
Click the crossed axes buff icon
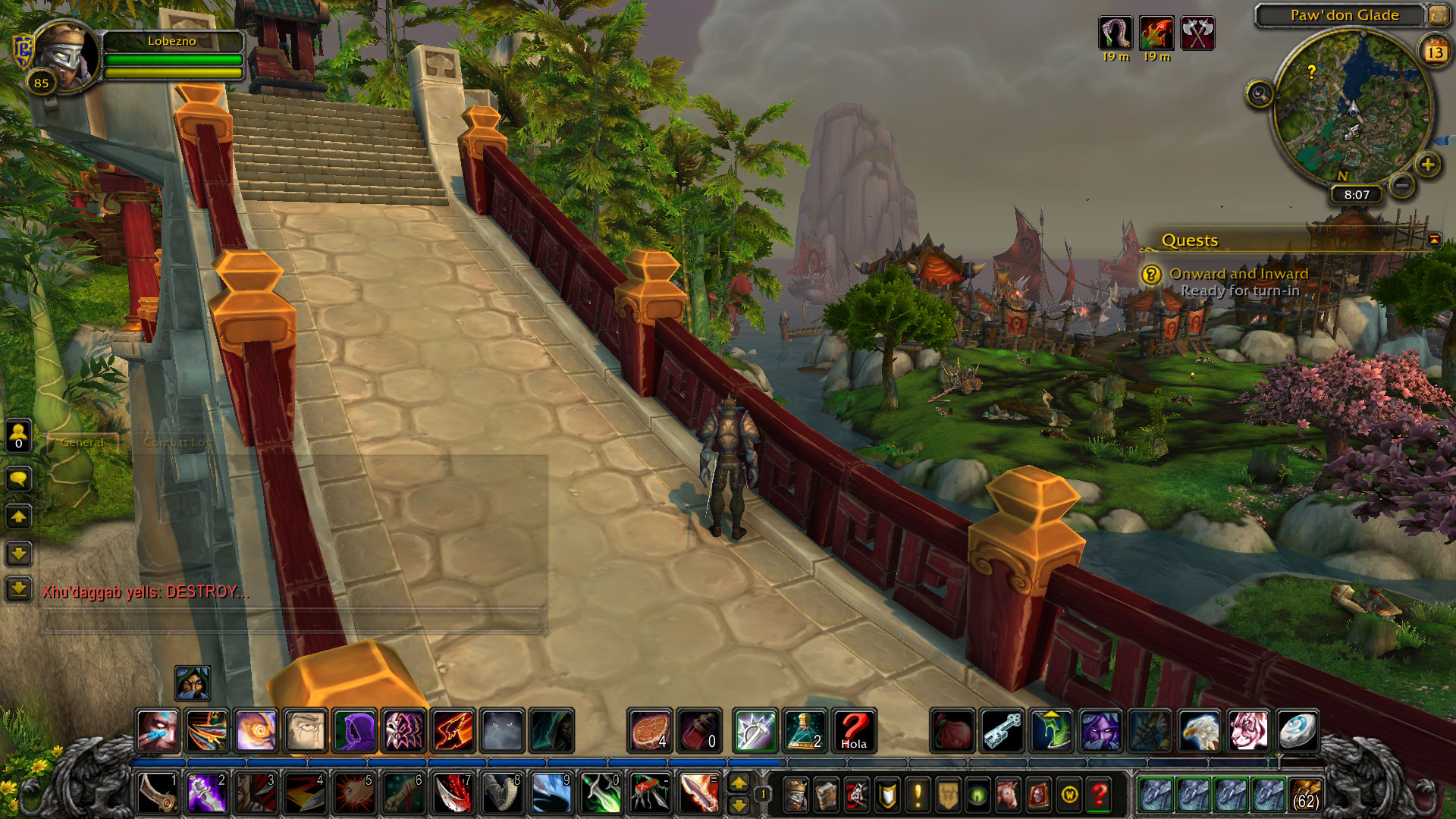pos(1197,33)
